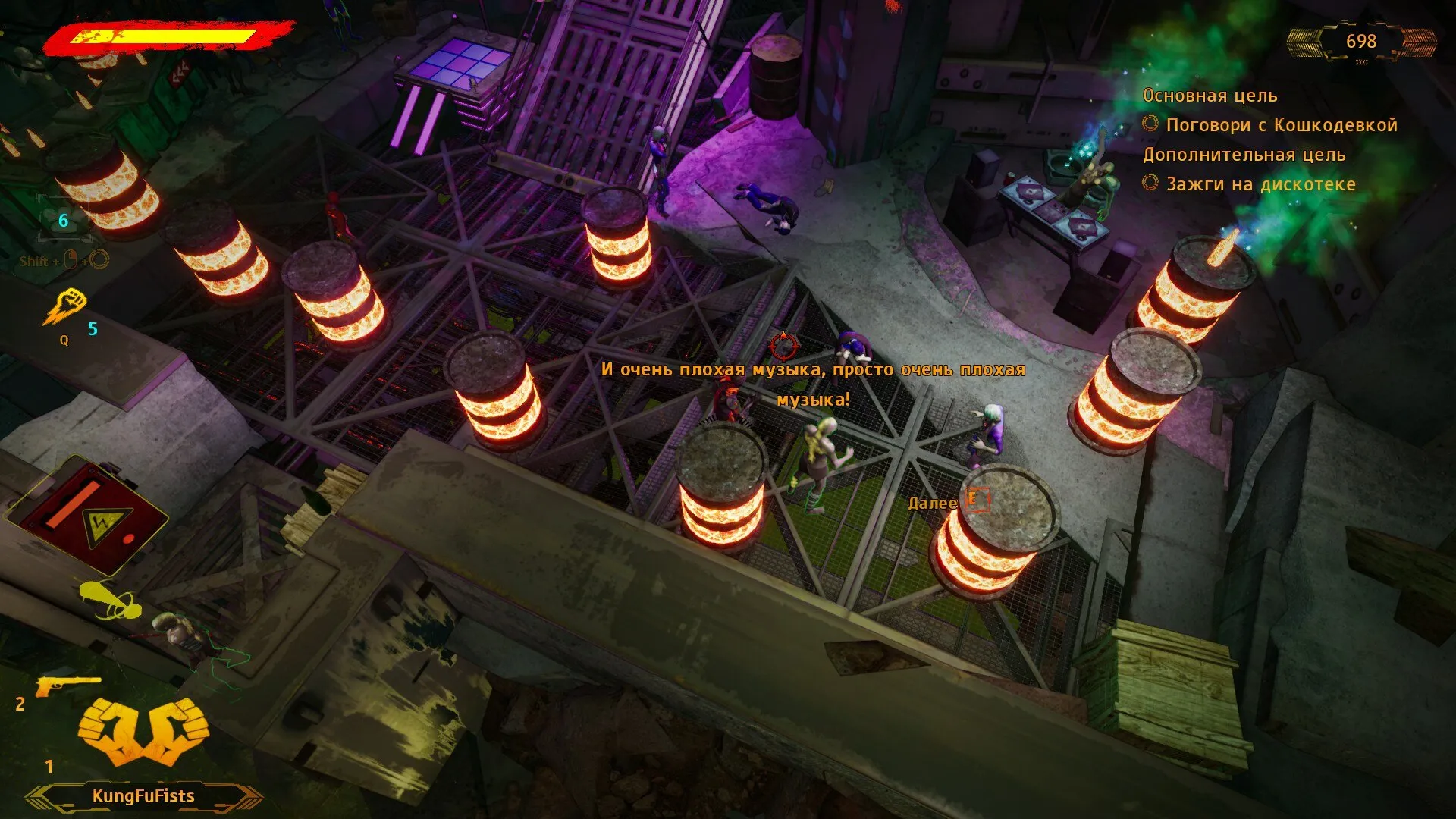Activate the flaming fist ability icon

tap(64, 307)
